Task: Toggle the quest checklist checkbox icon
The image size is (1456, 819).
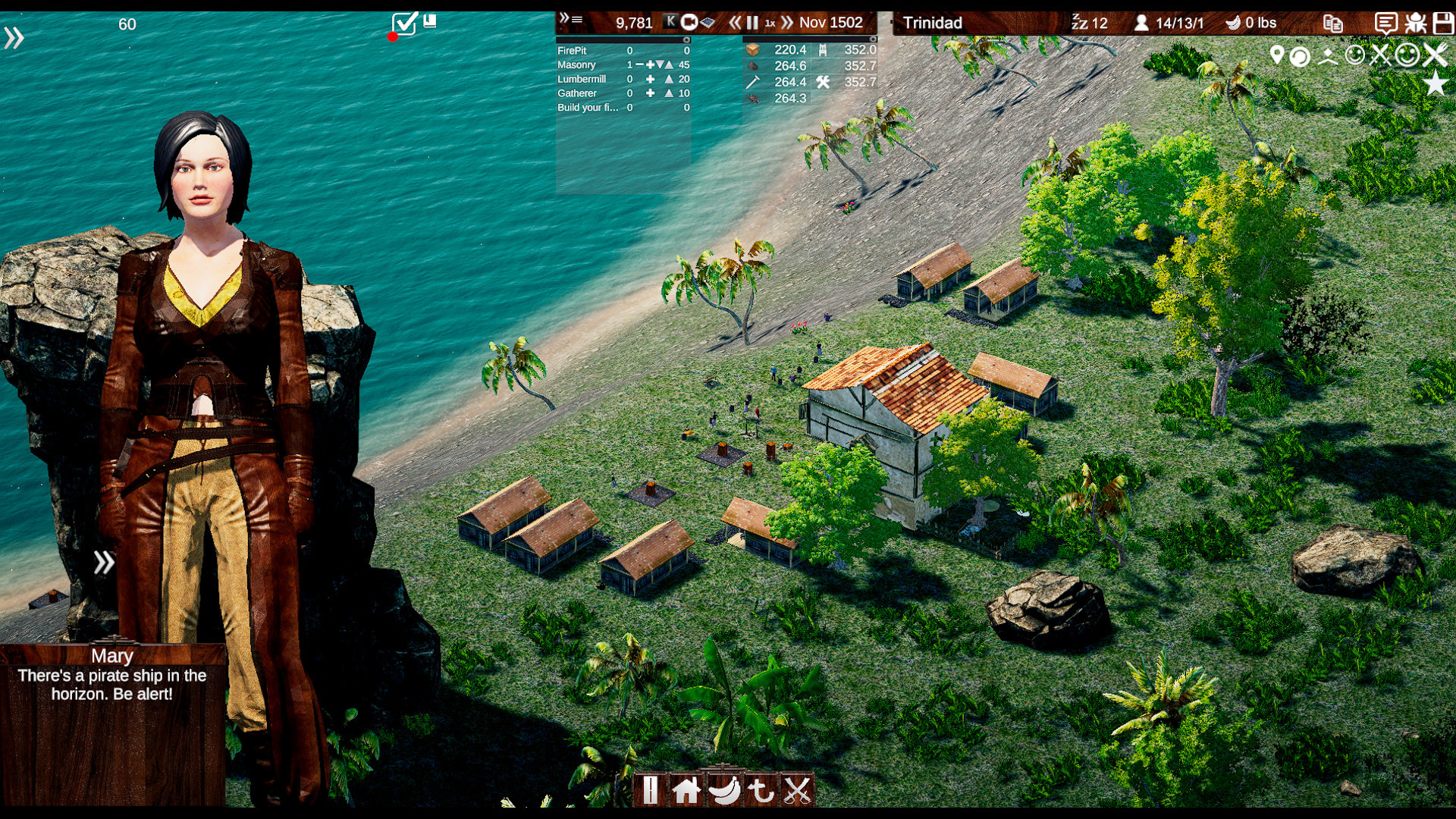Action: (x=404, y=24)
